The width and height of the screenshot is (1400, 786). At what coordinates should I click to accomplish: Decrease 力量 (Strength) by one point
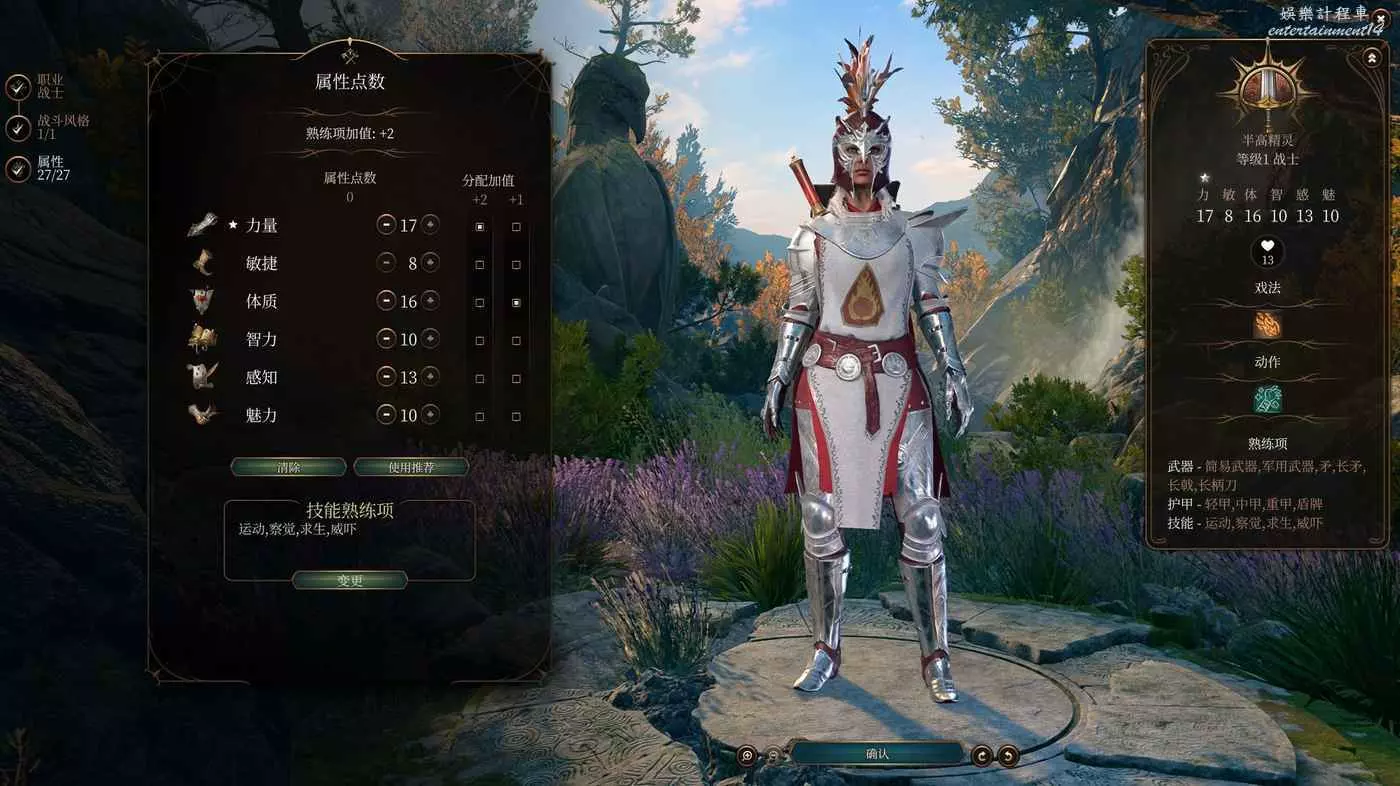(x=386, y=225)
